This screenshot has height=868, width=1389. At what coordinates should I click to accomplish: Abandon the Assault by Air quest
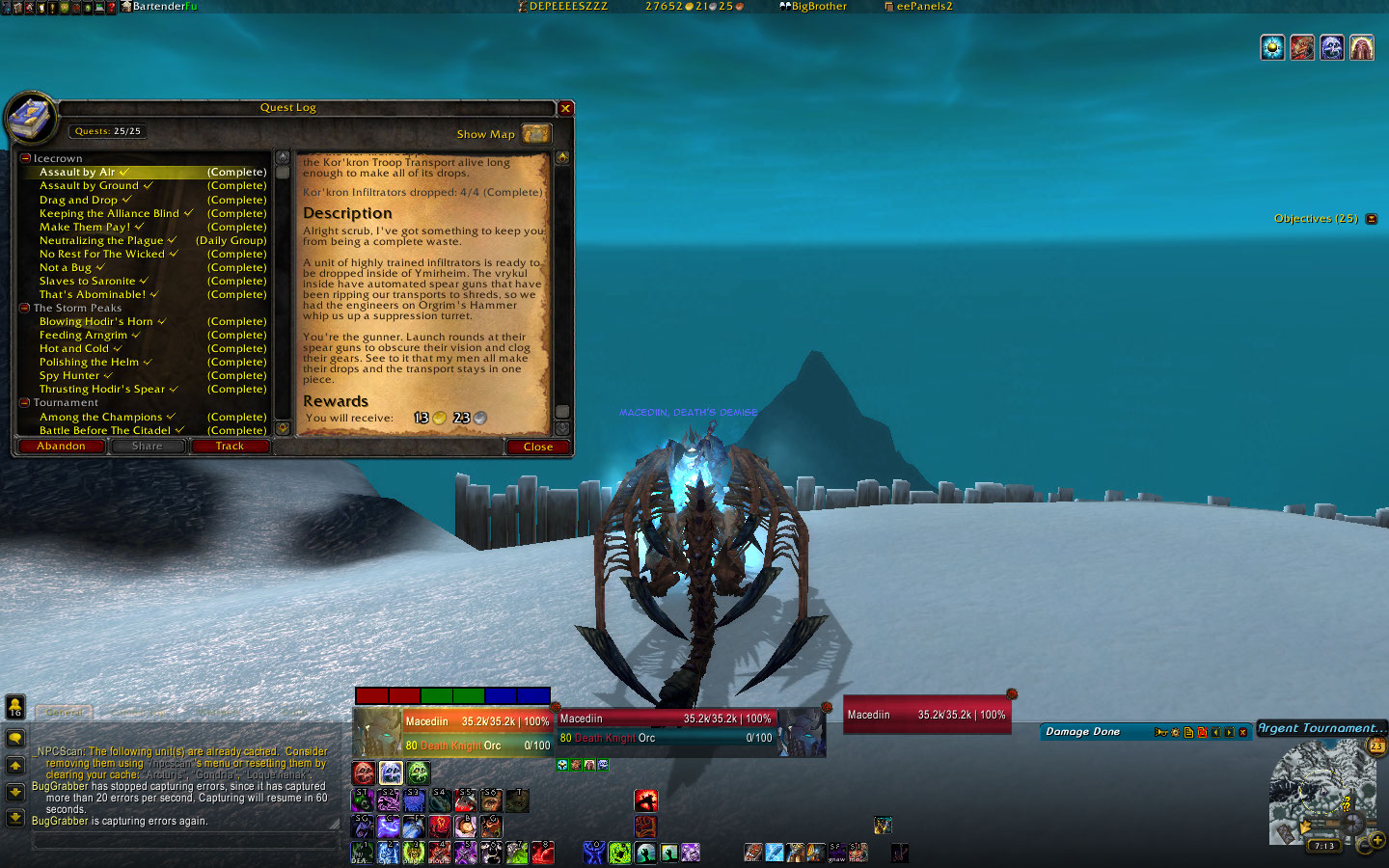pos(60,446)
